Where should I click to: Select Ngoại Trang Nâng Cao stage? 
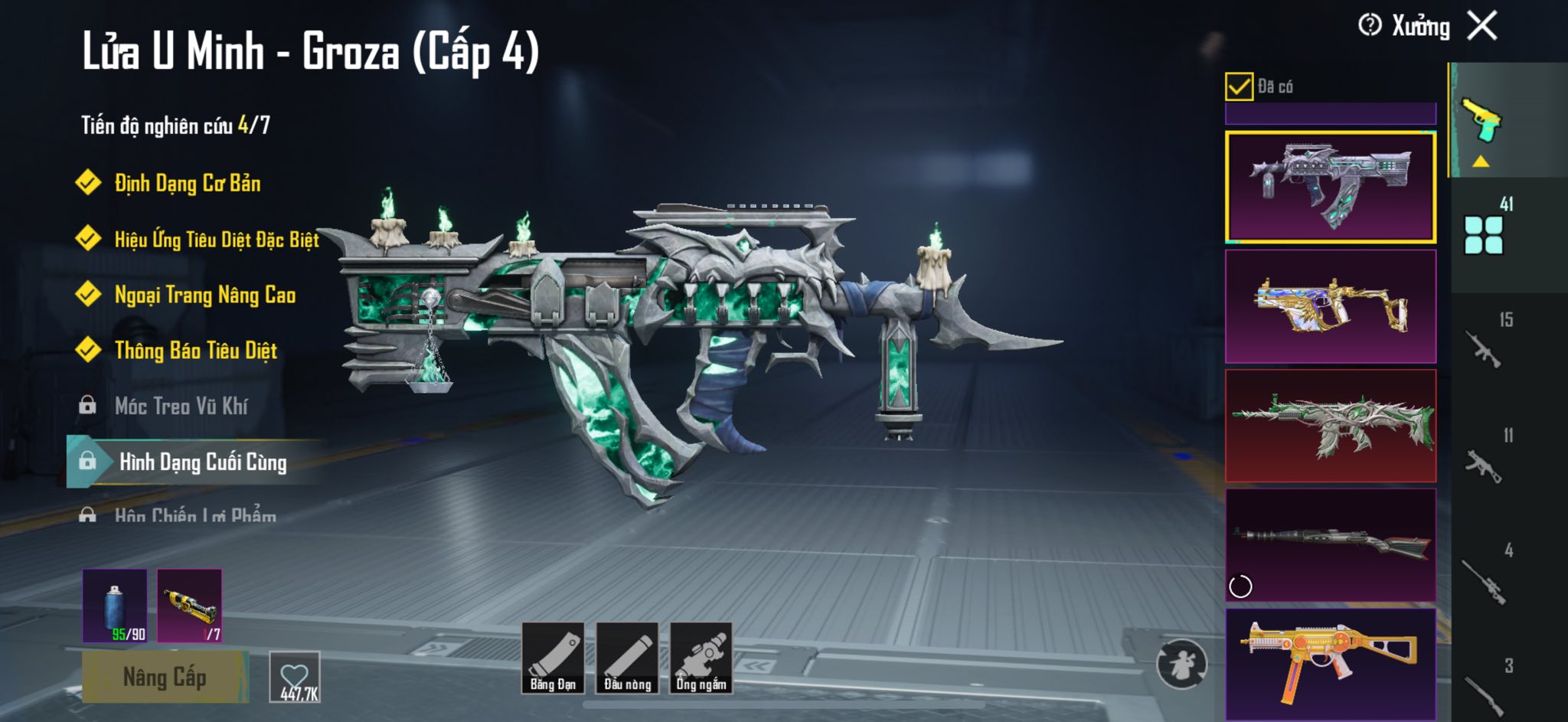[204, 295]
